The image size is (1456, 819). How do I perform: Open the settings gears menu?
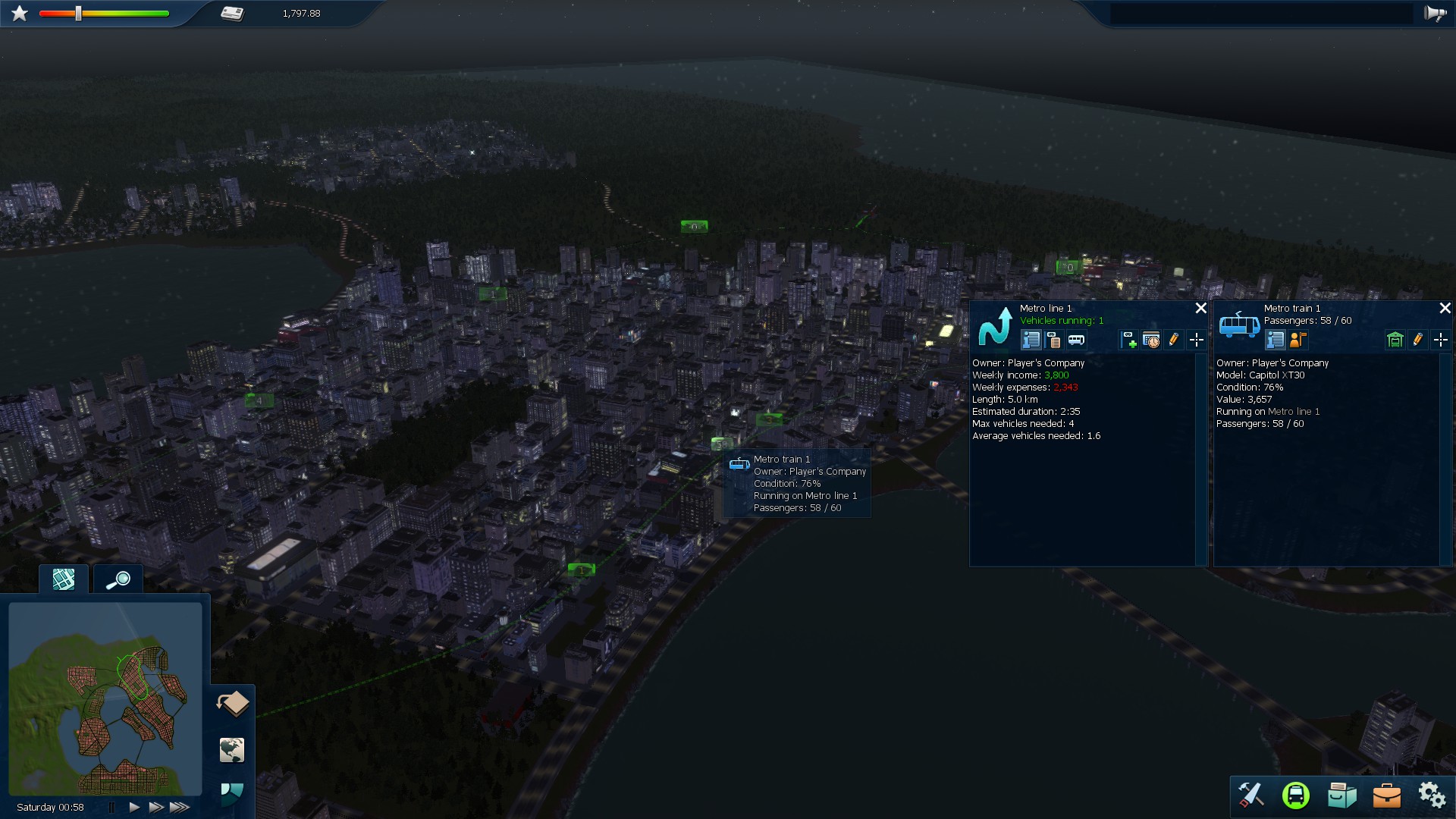(x=1432, y=796)
